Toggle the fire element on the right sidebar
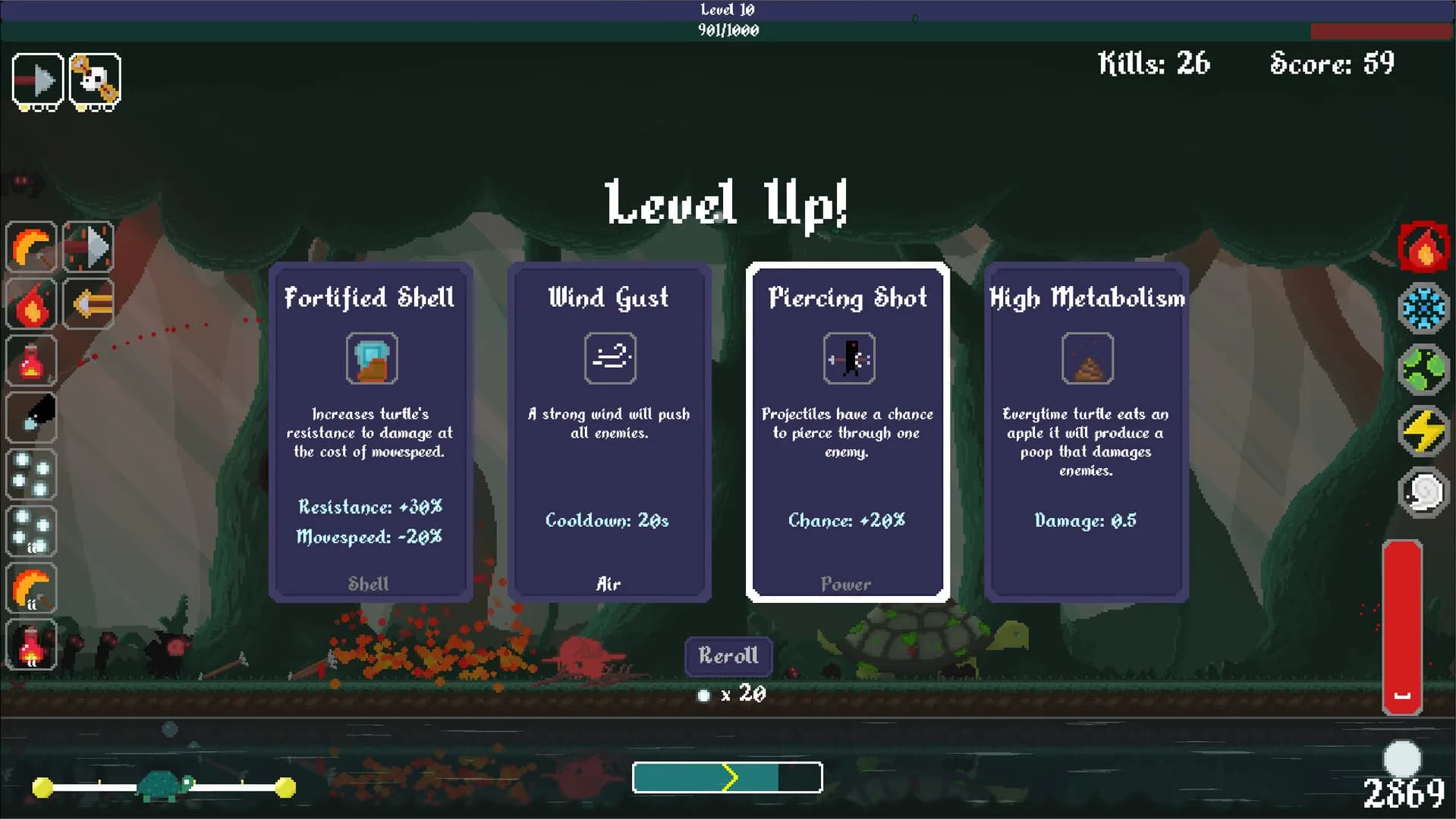1456x819 pixels. click(x=1425, y=246)
